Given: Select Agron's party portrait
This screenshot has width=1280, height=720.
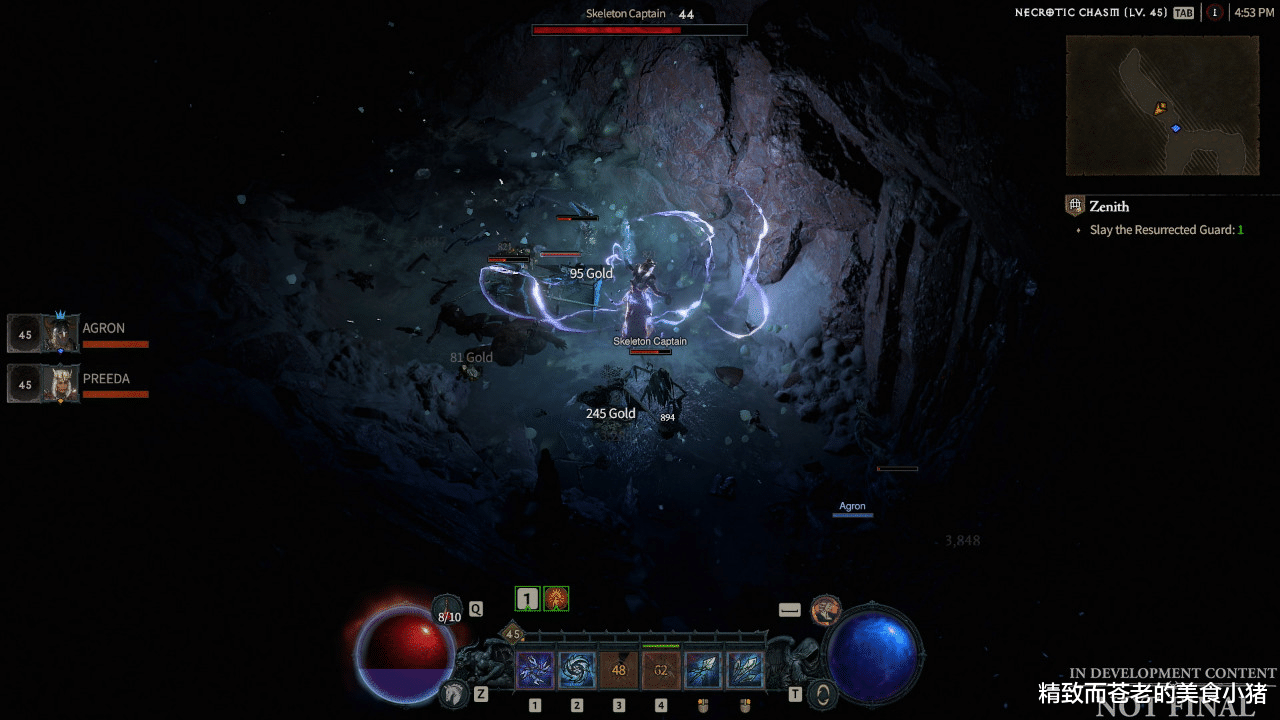Looking at the screenshot, I should [x=44, y=334].
